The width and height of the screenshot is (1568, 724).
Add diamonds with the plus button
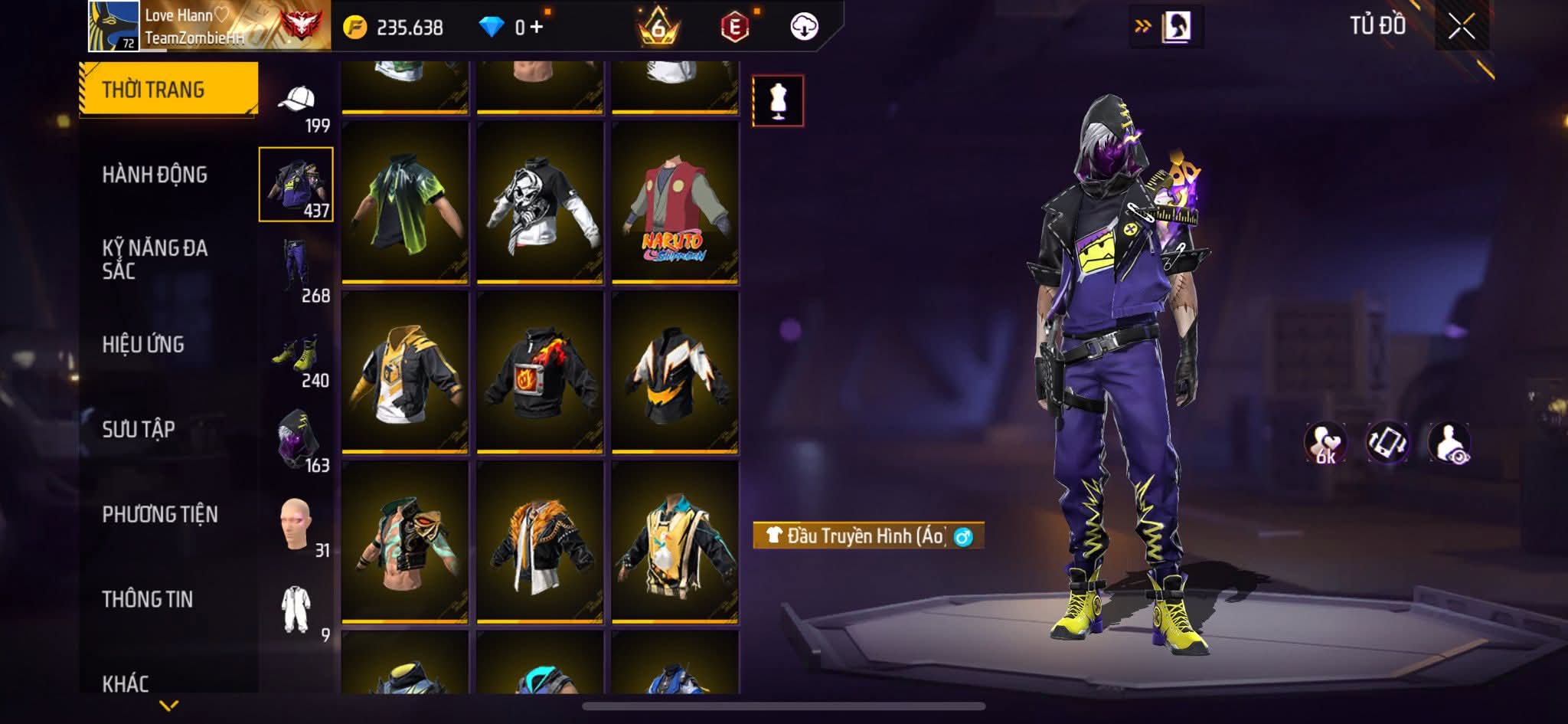pyautogui.click(x=536, y=28)
